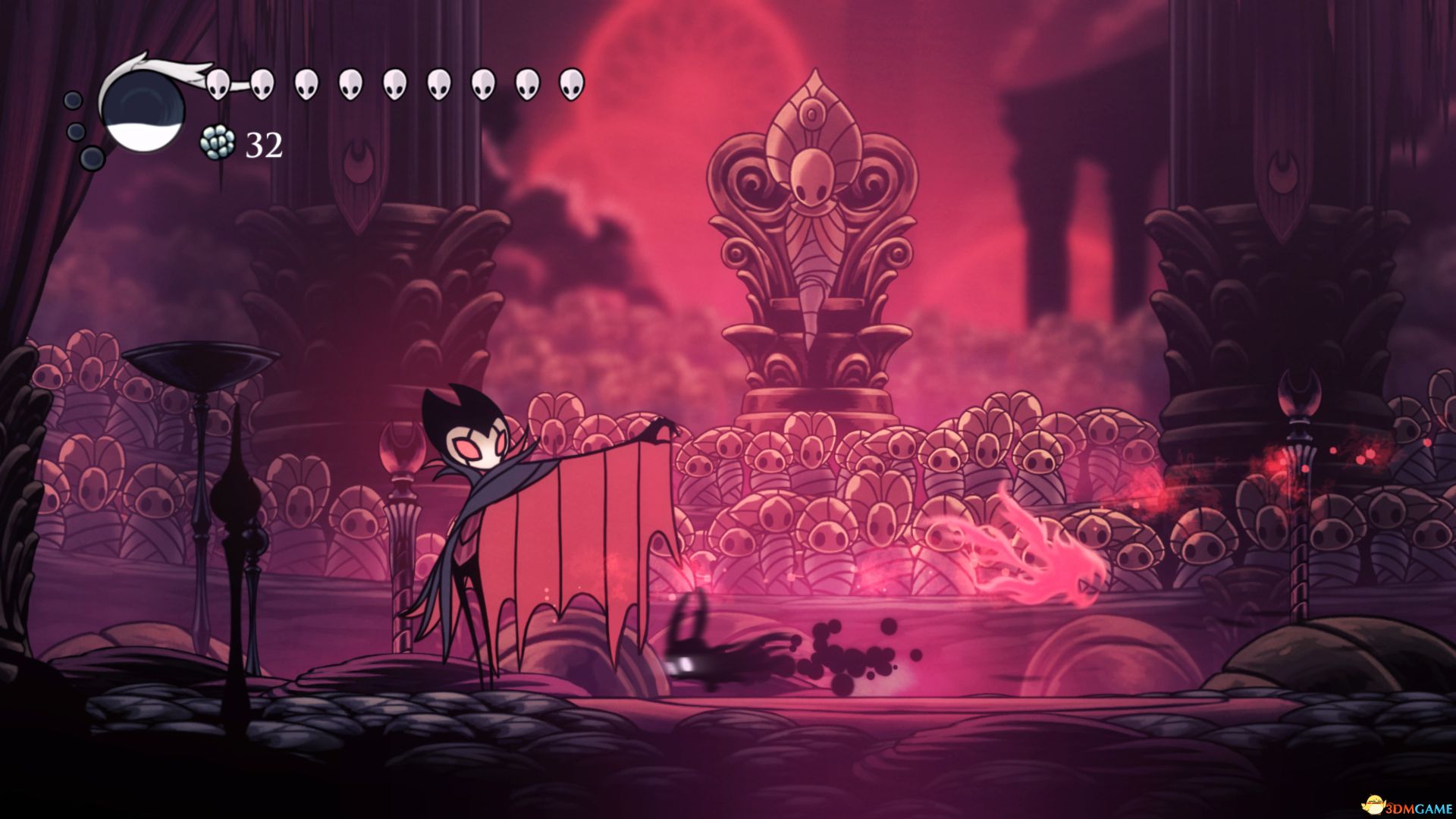This screenshot has height=819, width=1456.
Task: Click the broken health mask after the gap
Action: coord(305,83)
